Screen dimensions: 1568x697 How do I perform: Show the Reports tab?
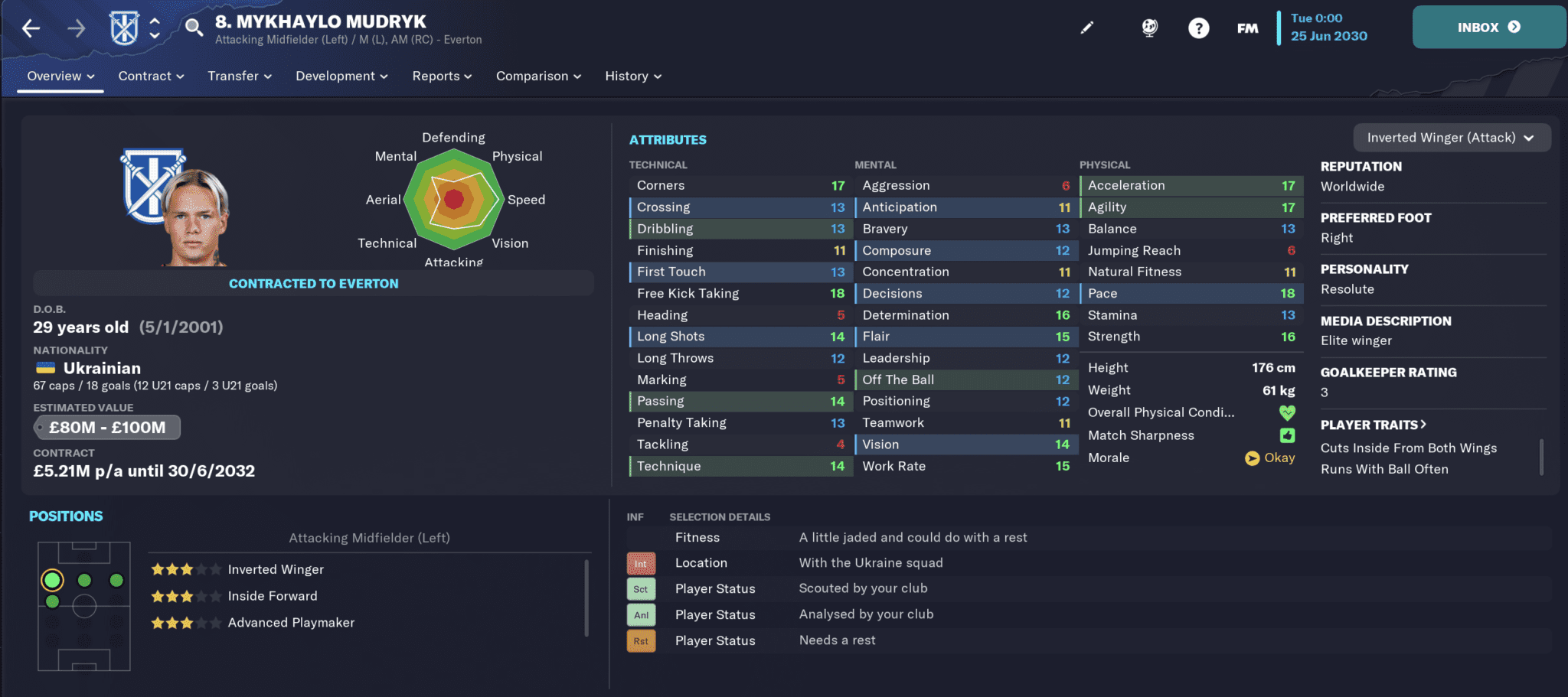tap(442, 77)
